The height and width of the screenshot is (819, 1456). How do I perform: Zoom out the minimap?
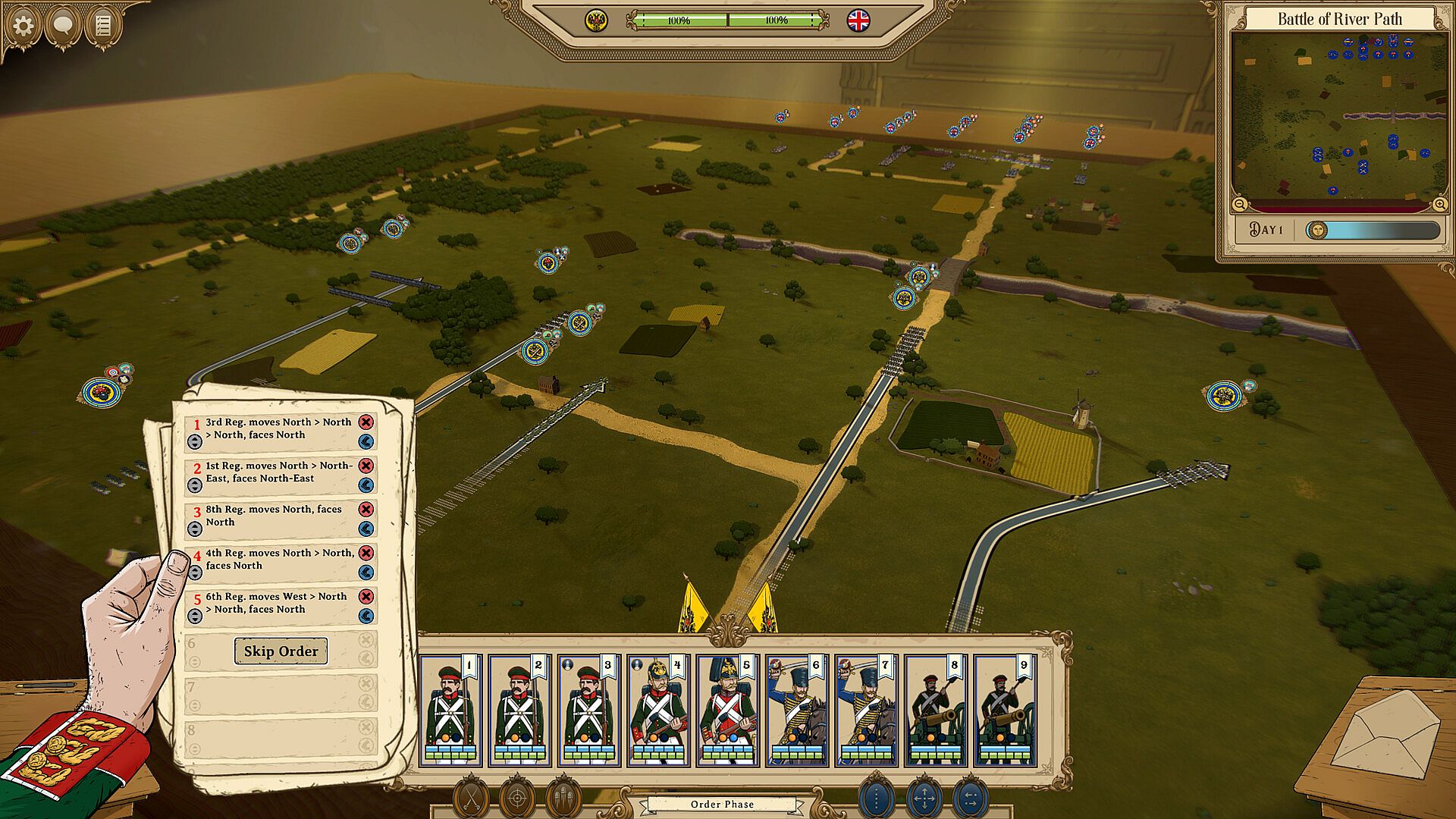point(1240,204)
